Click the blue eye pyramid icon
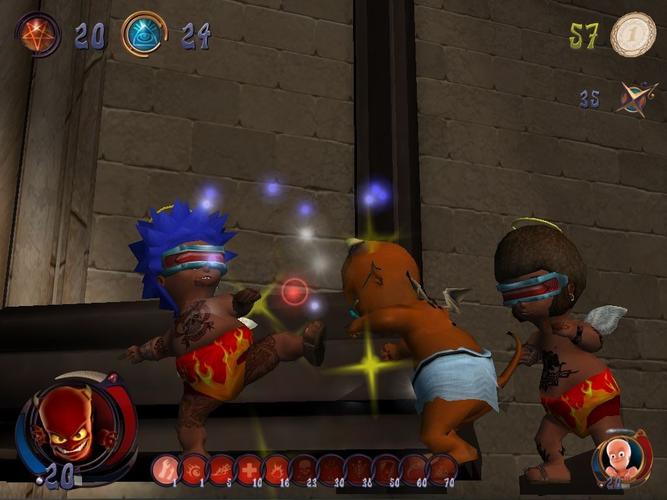Screen dimensions: 667x500 pyautogui.click(x=144, y=34)
